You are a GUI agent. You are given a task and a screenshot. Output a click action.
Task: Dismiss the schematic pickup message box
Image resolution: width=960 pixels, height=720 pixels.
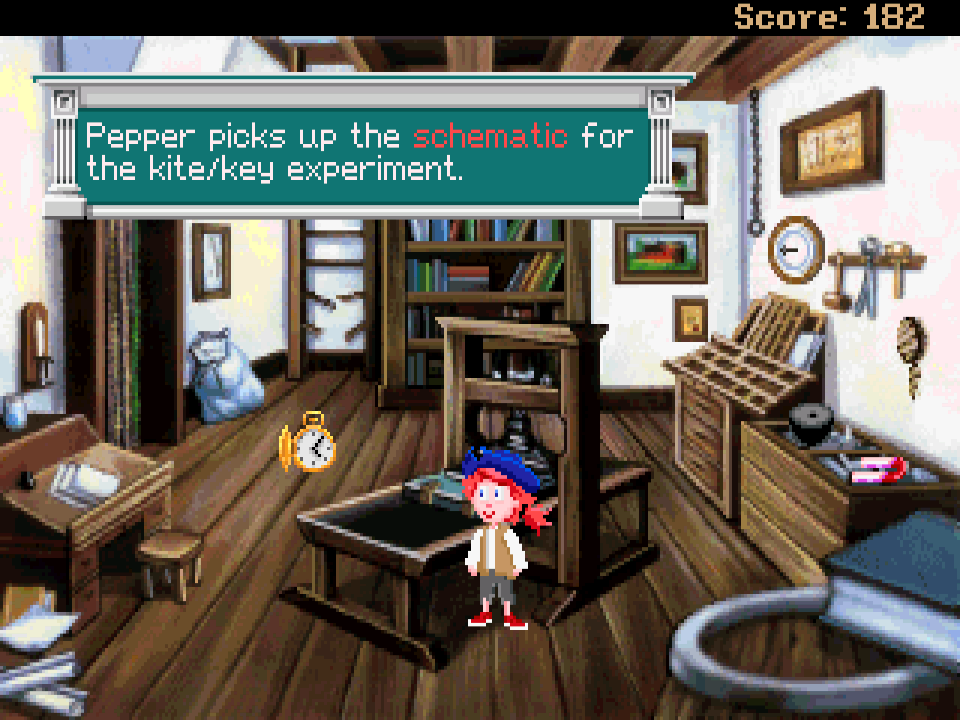pos(360,150)
